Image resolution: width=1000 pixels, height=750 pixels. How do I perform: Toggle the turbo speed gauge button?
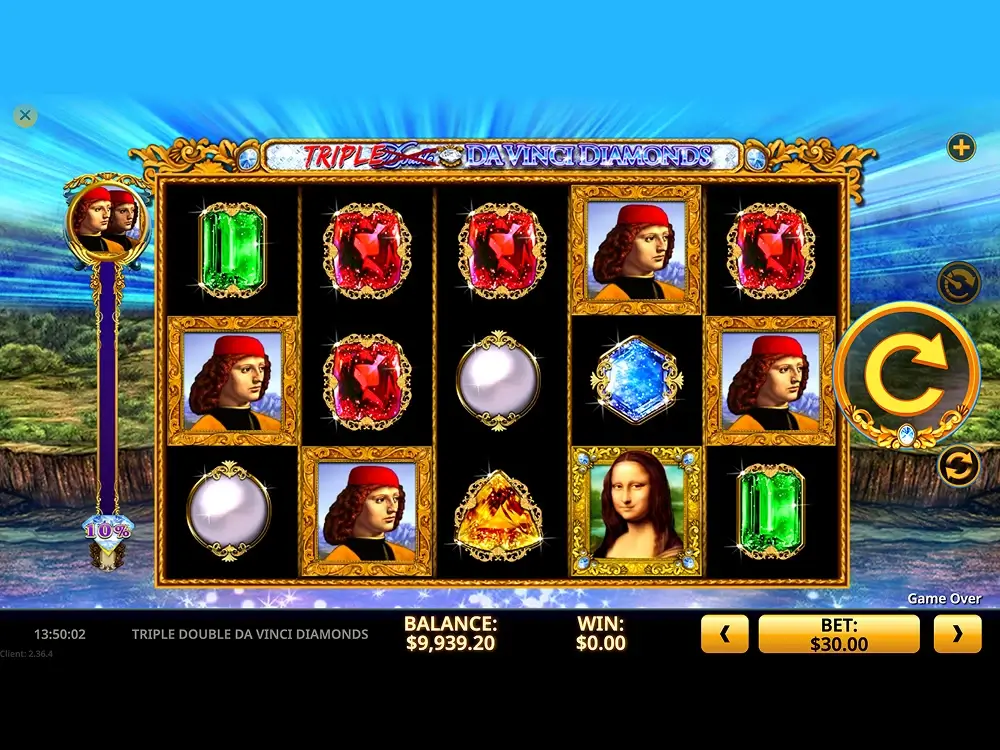click(958, 282)
